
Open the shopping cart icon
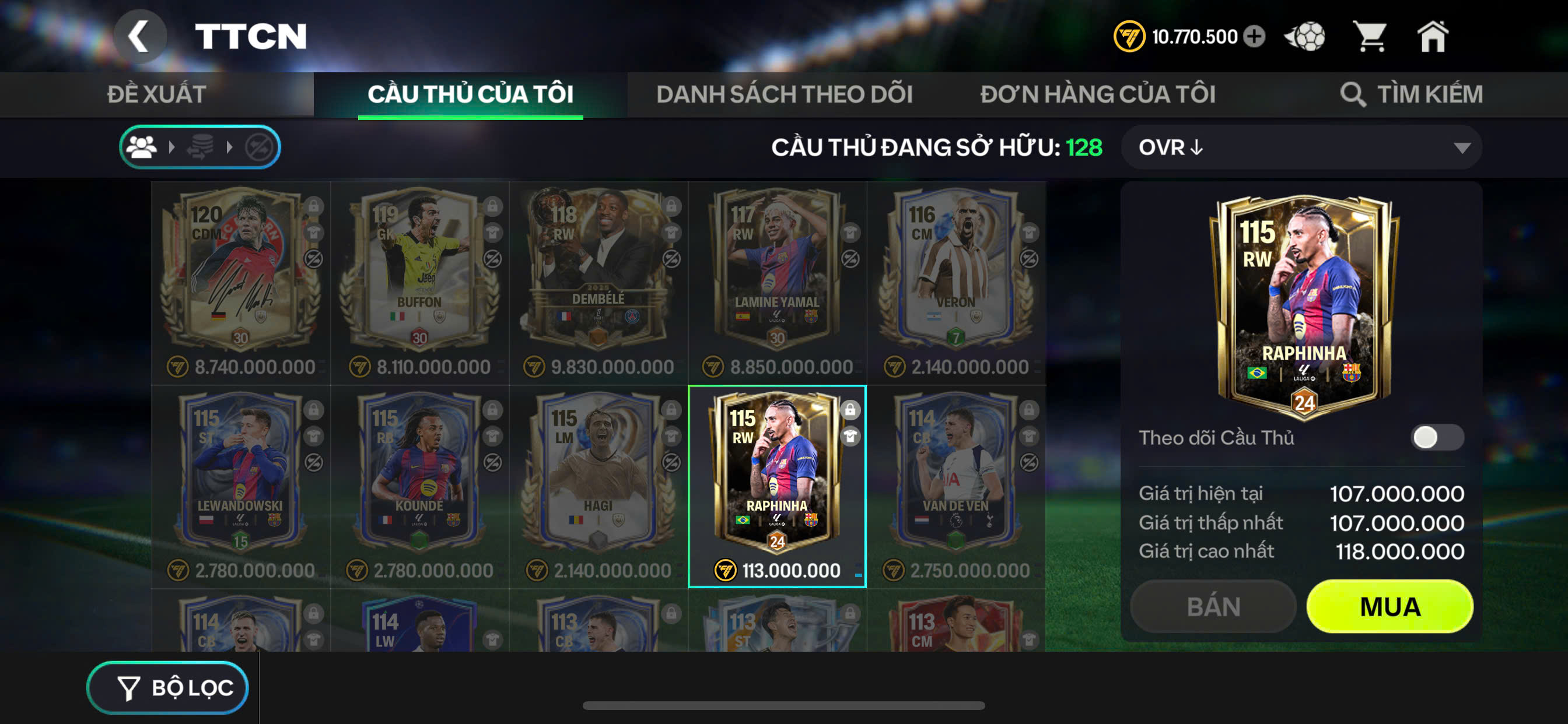pyautogui.click(x=1370, y=37)
